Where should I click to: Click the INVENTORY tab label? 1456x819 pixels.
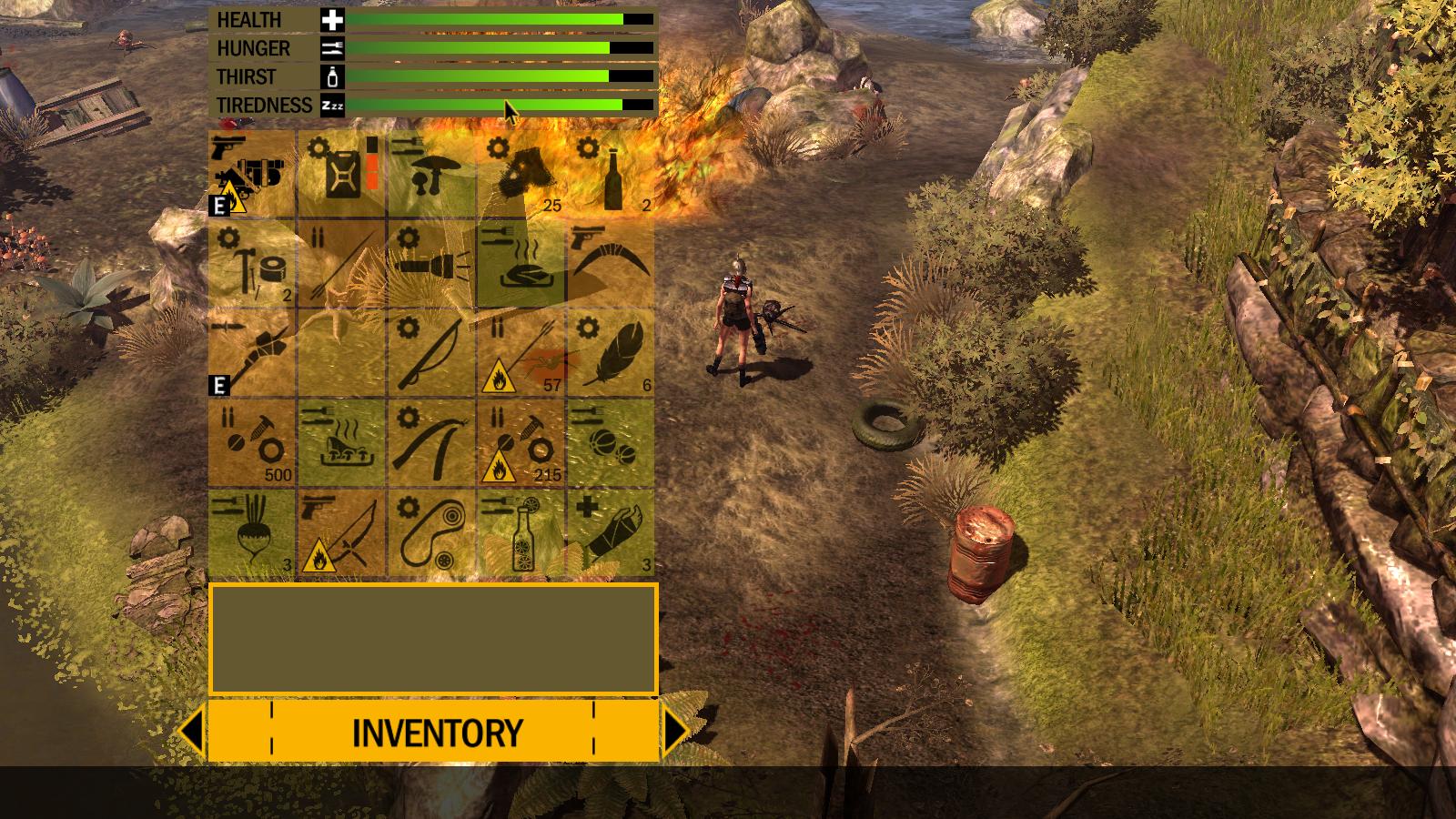pyautogui.click(x=439, y=729)
